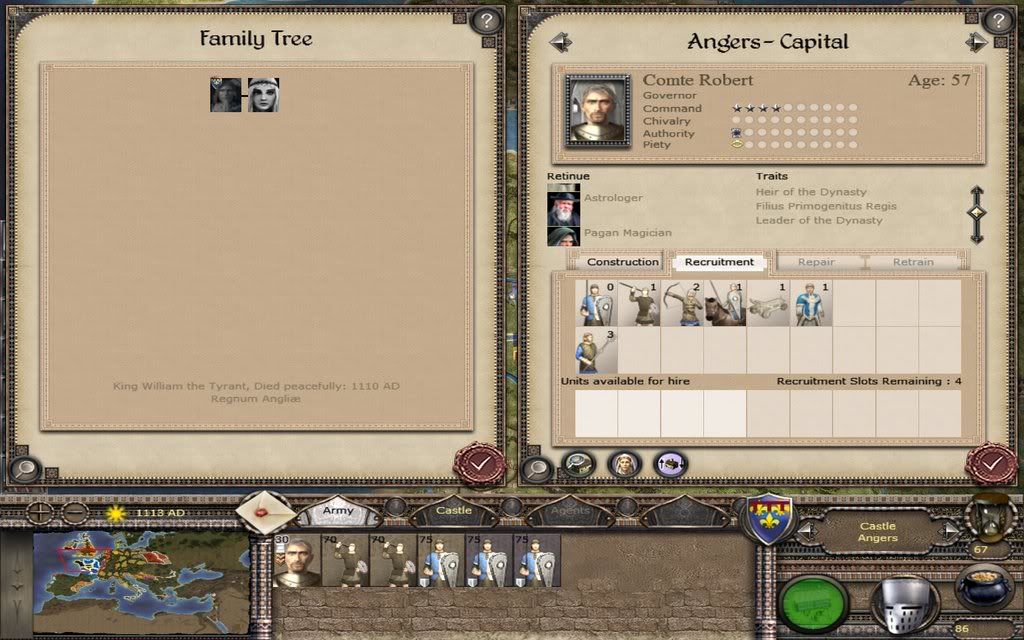
Task: Open the Astrologer retinue portrait
Action: tap(563, 207)
